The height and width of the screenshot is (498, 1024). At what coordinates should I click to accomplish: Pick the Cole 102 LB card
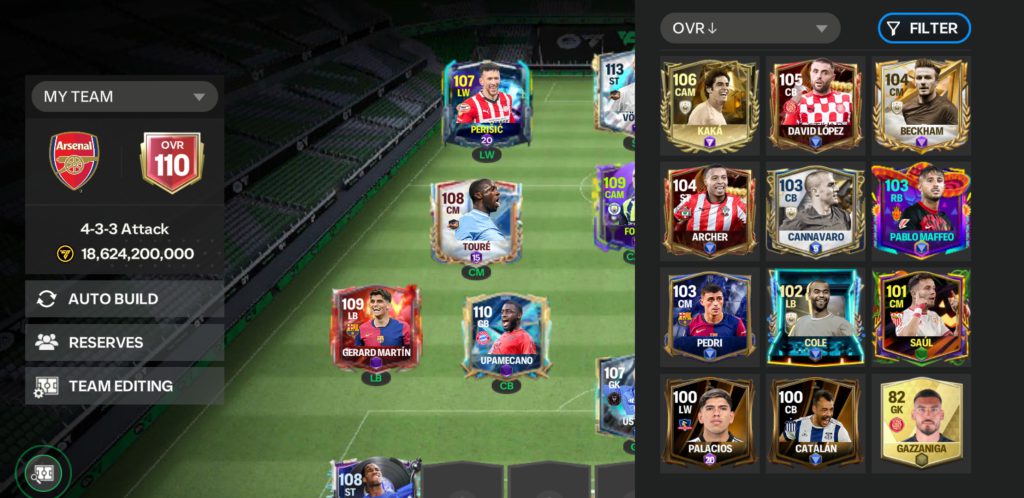point(814,316)
